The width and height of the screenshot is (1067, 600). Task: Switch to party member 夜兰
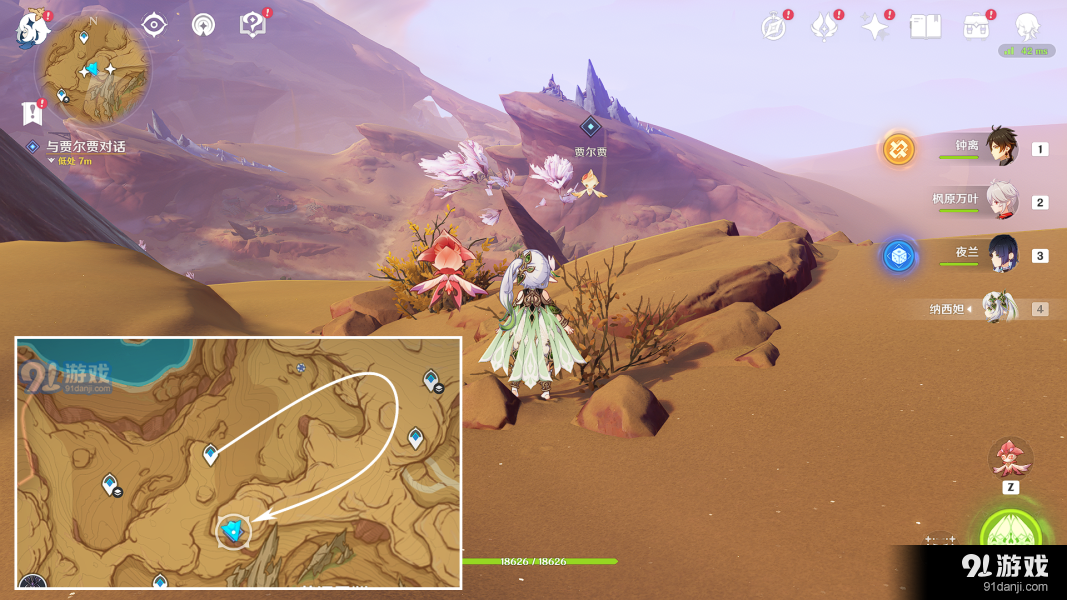click(1001, 255)
